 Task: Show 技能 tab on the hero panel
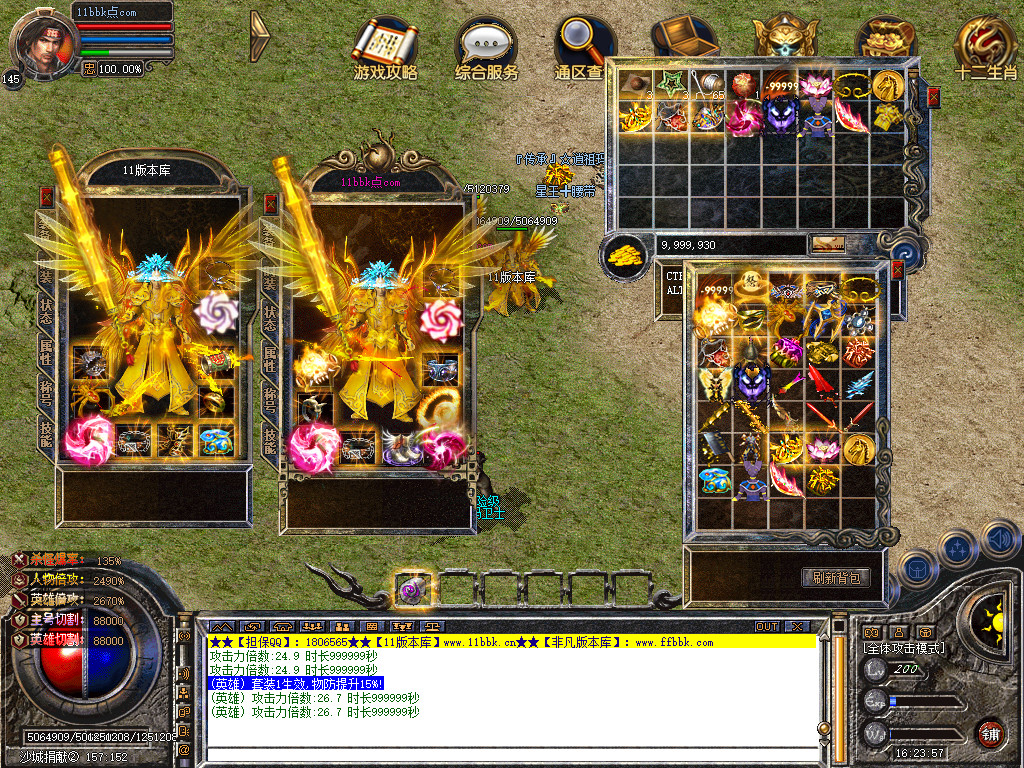[x=269, y=436]
